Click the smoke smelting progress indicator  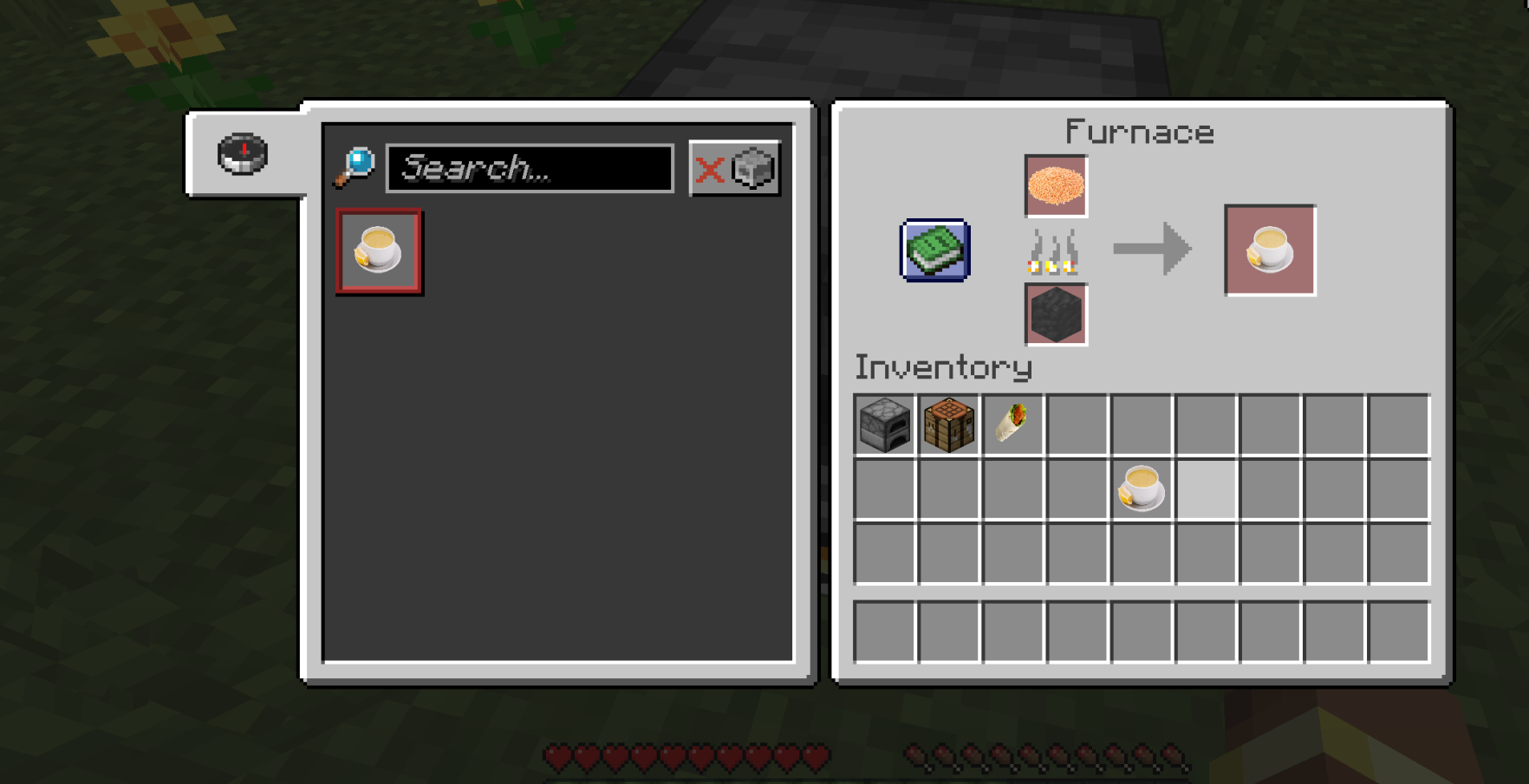tap(1056, 251)
